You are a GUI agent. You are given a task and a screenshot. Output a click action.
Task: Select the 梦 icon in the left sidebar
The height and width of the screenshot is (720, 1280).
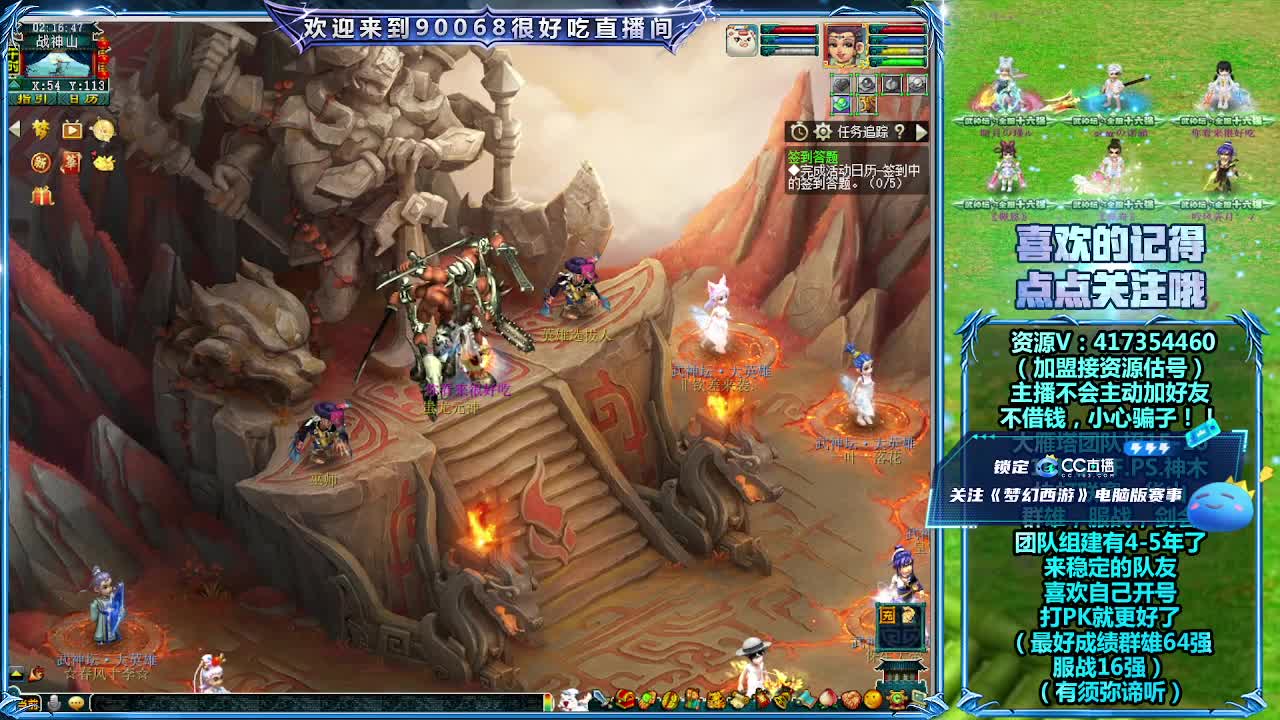coord(40,129)
